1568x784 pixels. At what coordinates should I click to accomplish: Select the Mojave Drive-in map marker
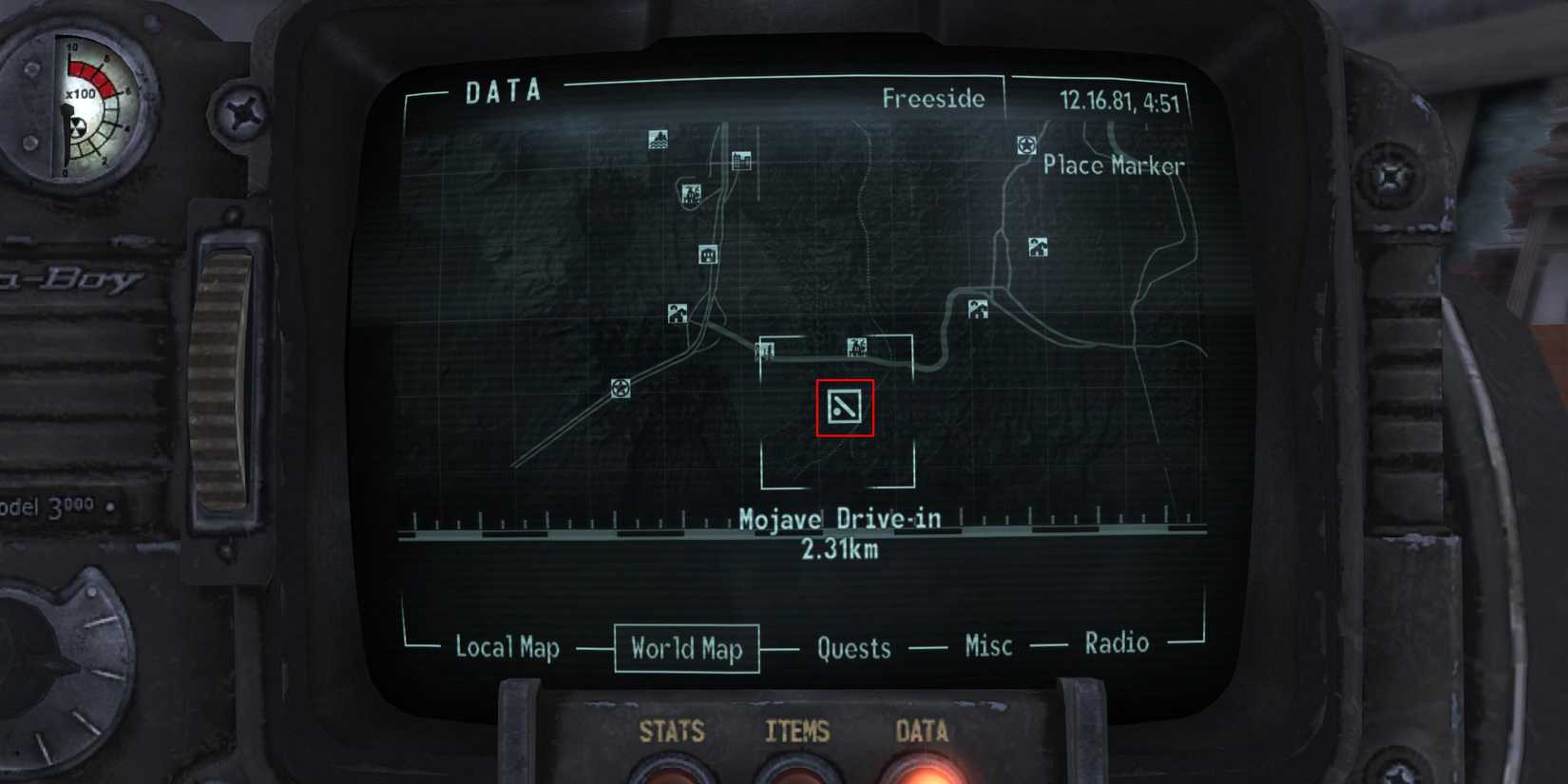844,407
